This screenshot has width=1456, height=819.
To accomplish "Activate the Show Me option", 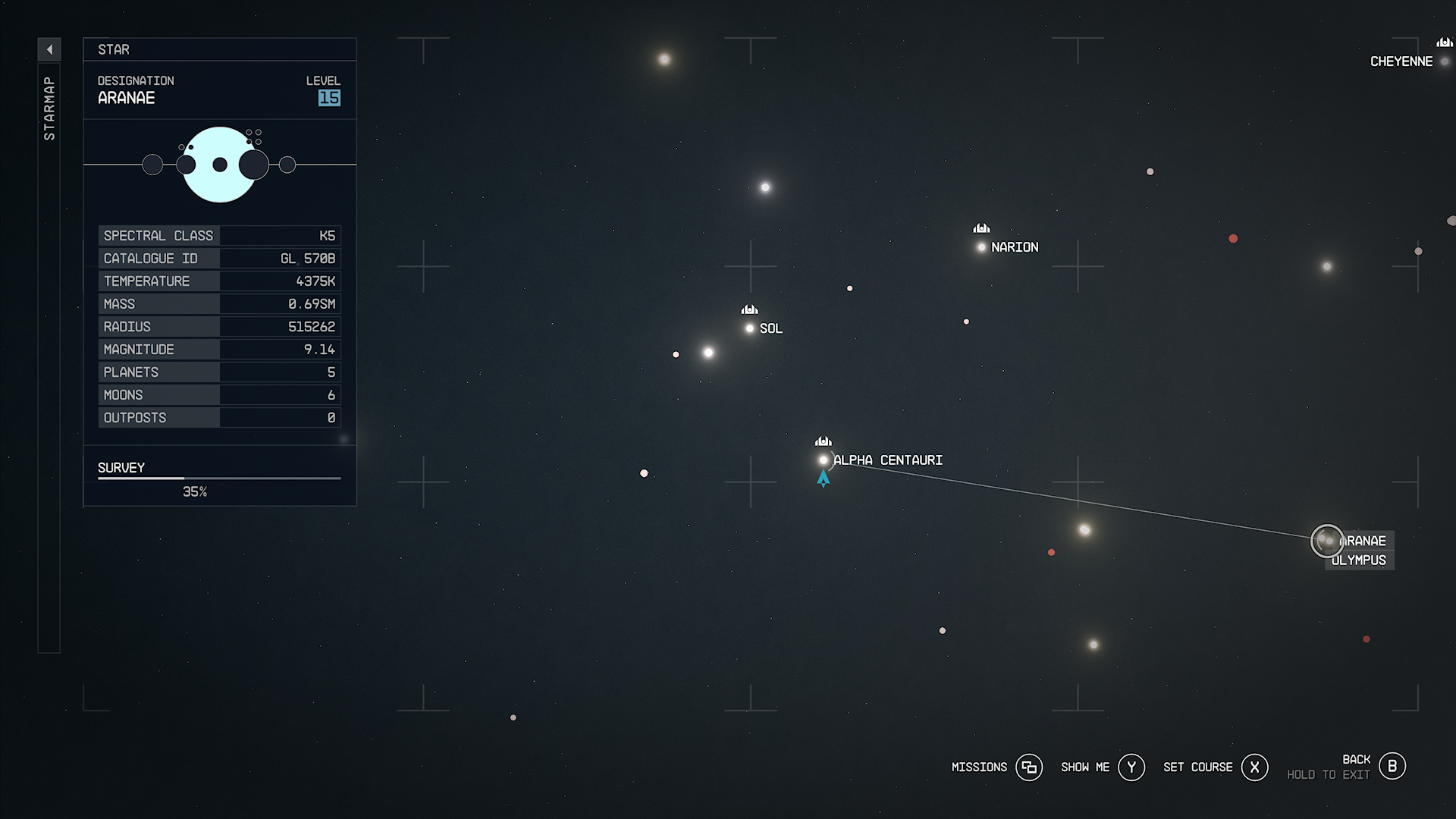I will coord(1131,767).
